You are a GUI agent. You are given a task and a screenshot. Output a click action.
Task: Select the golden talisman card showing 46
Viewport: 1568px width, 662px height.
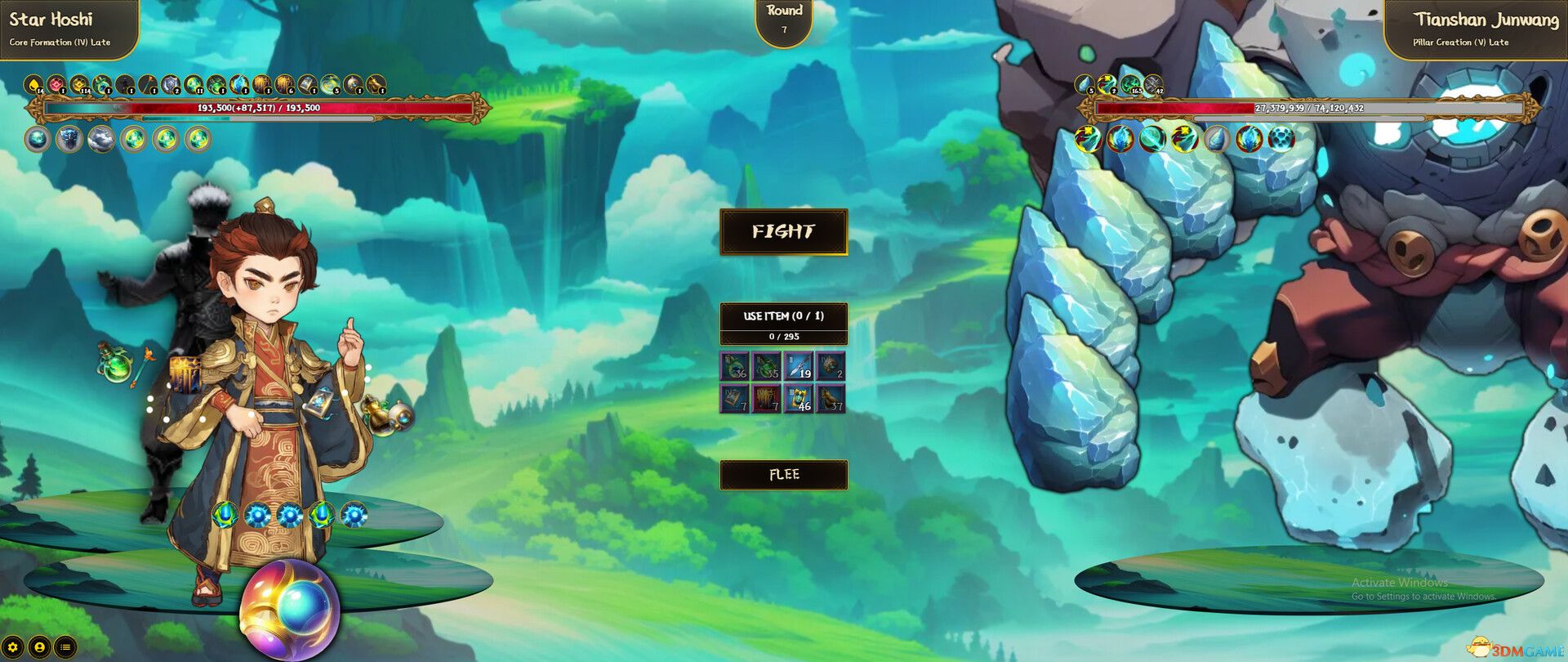800,399
